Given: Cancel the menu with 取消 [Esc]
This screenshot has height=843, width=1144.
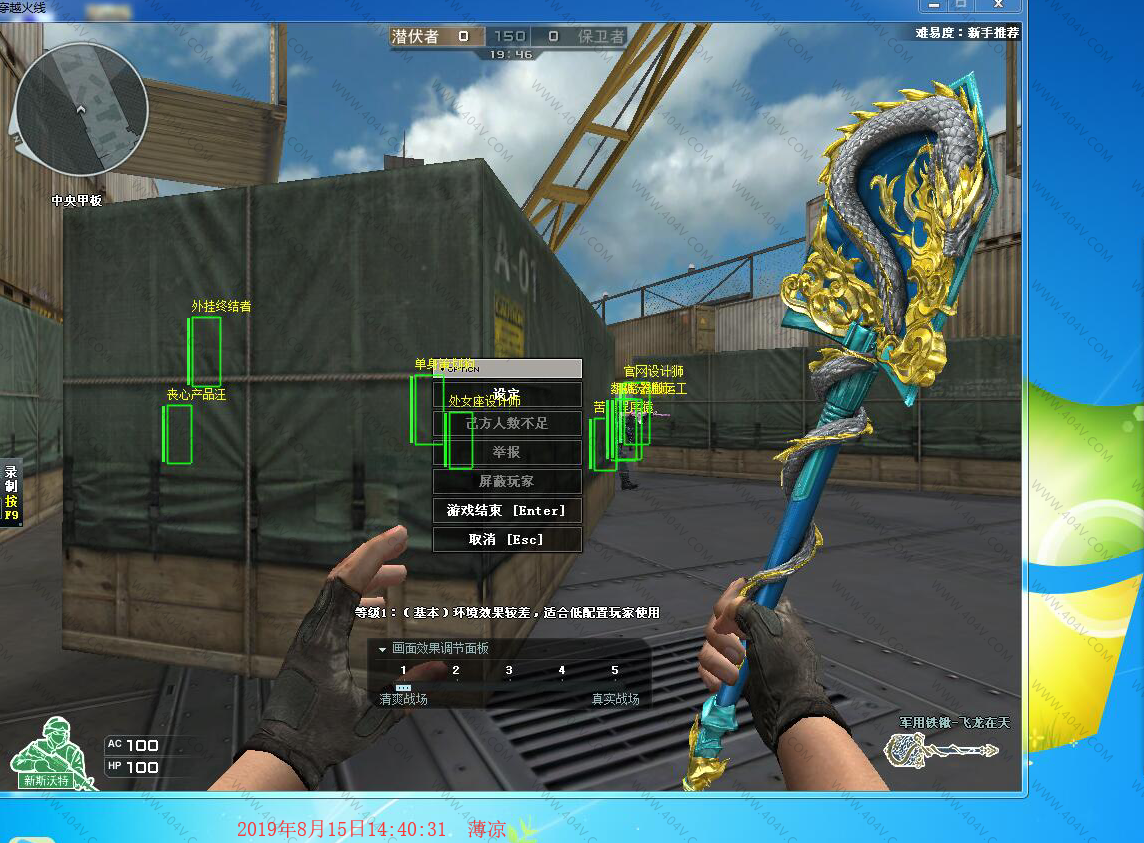Looking at the screenshot, I should pyautogui.click(x=507, y=540).
